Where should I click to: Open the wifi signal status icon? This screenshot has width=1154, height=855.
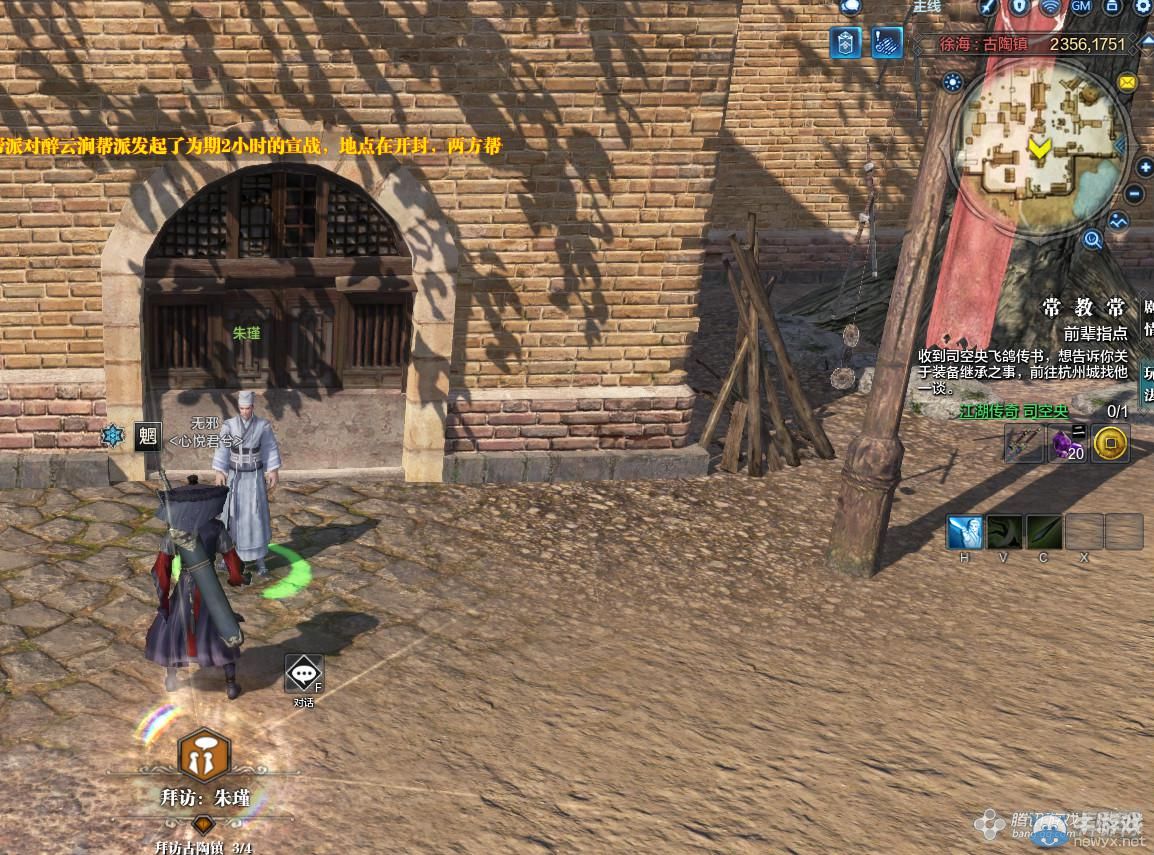pyautogui.click(x=1050, y=6)
